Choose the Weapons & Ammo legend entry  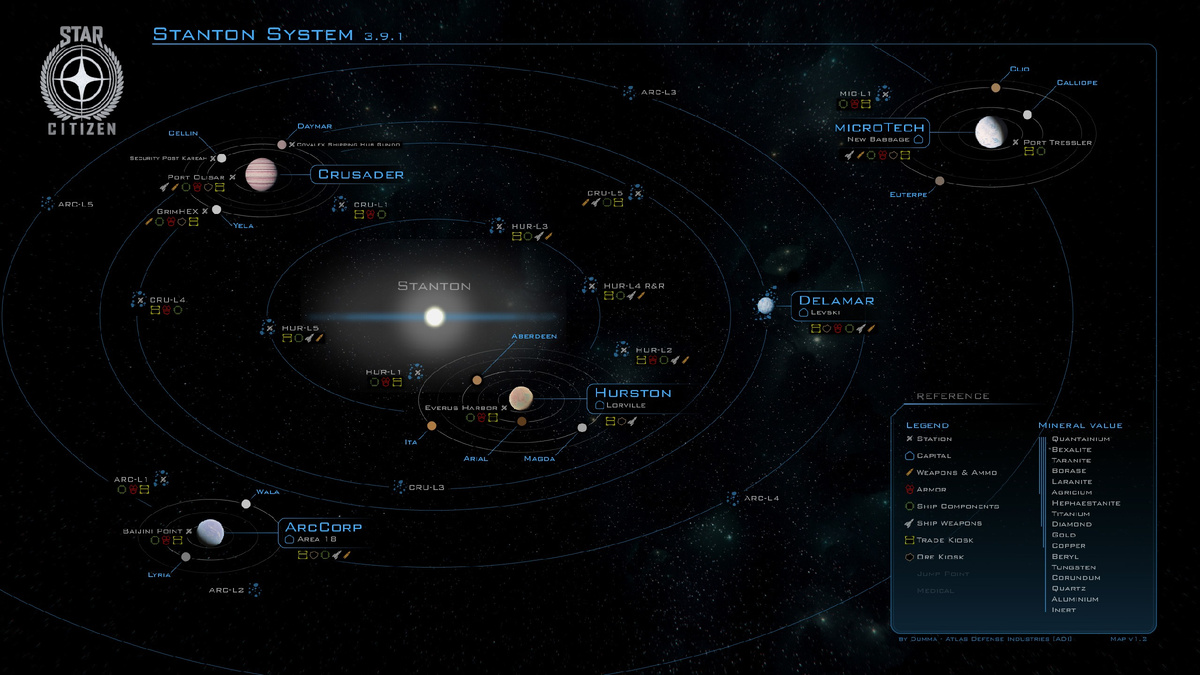[942, 472]
